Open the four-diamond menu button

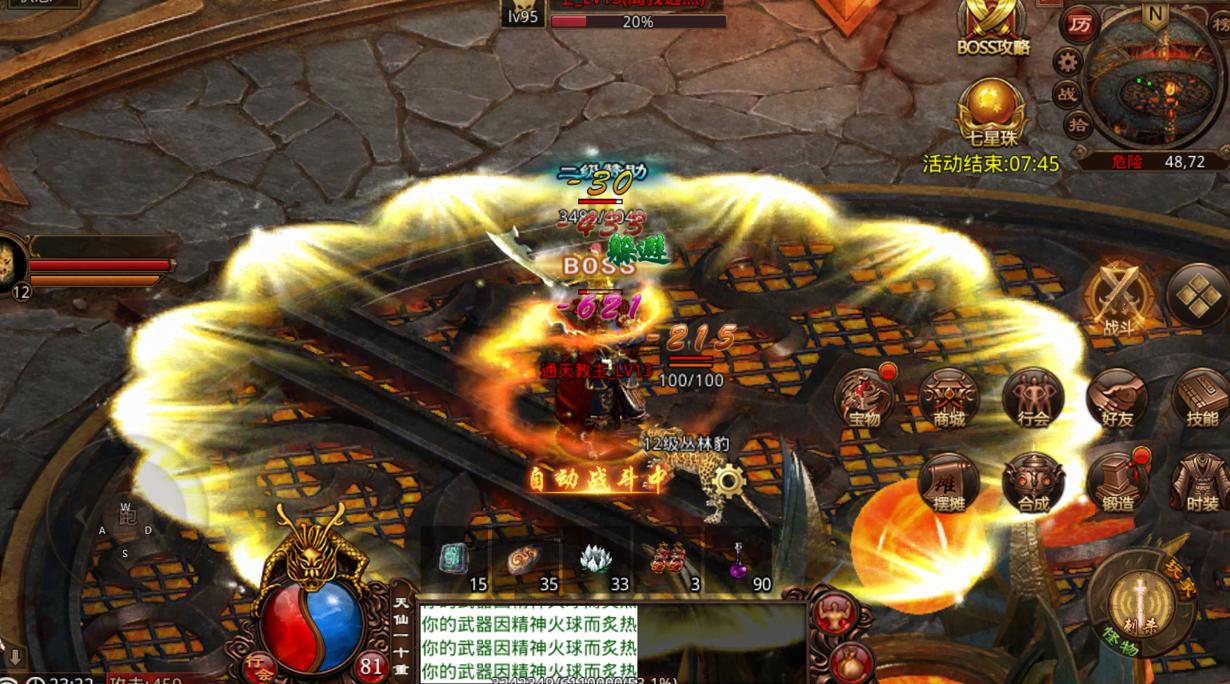tap(1197, 295)
